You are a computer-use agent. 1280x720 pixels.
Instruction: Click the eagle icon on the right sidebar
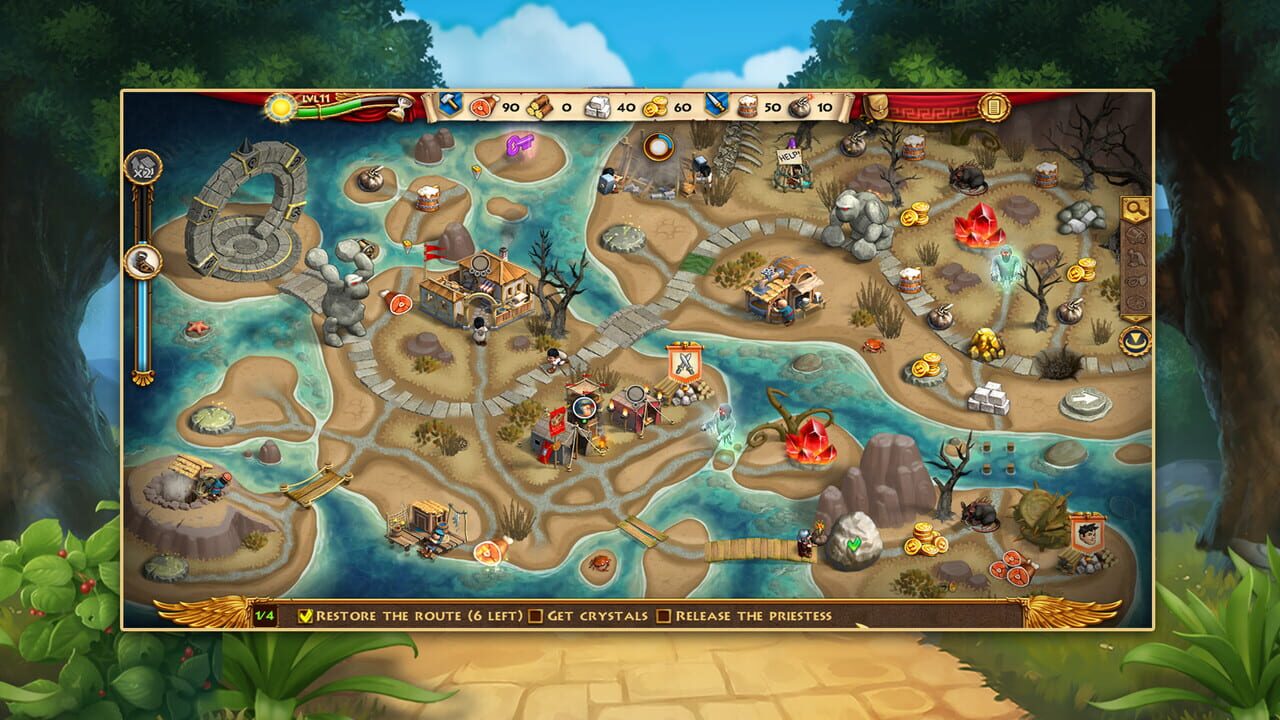click(1134, 256)
